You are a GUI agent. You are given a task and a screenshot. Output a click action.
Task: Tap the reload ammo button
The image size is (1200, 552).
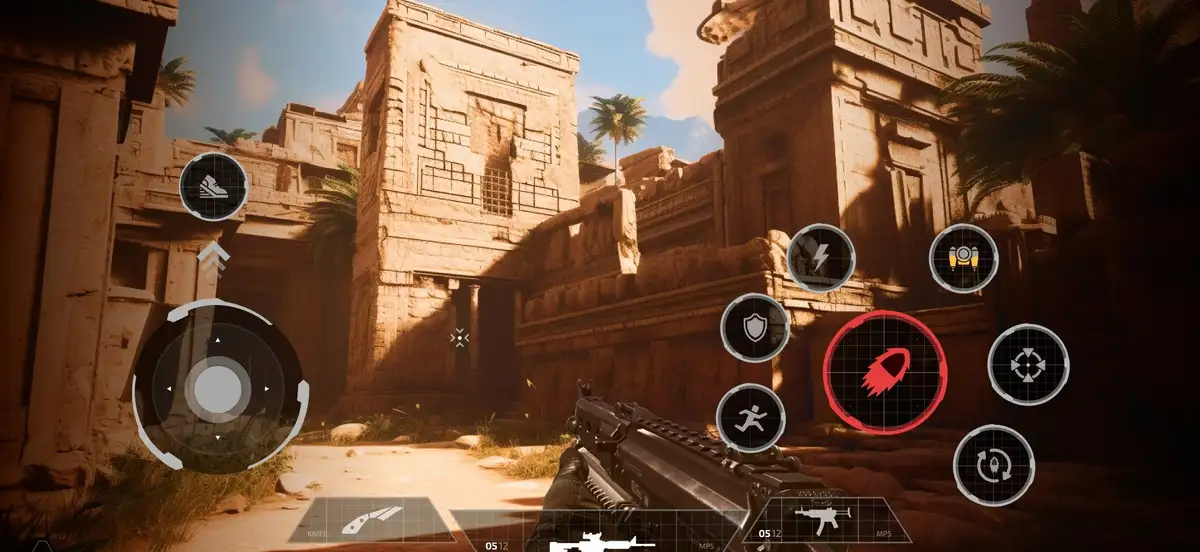coord(993,465)
